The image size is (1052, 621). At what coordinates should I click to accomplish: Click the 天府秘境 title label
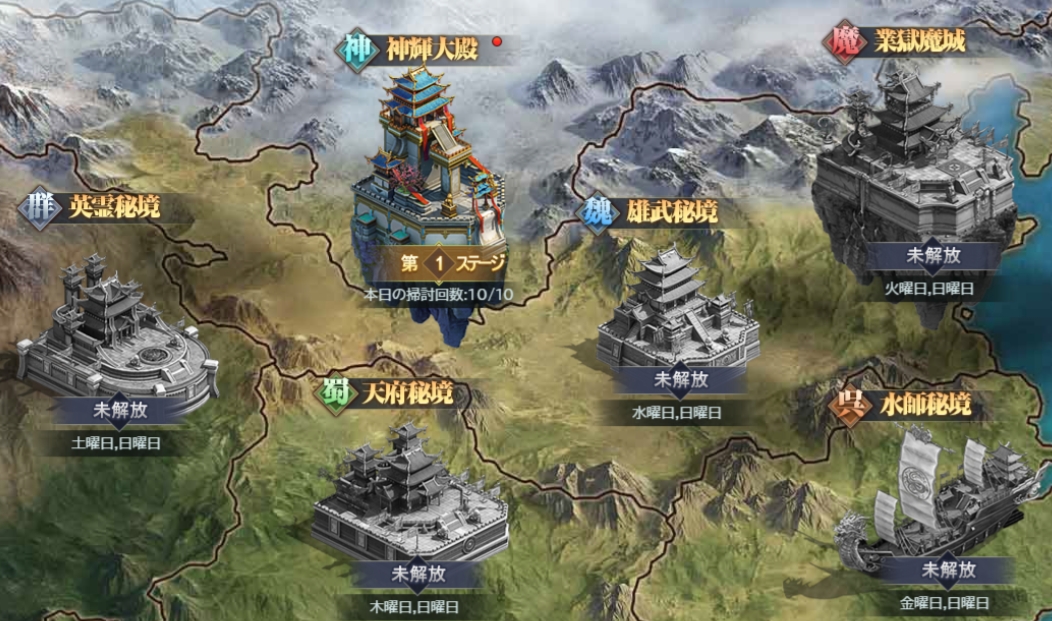point(407,392)
